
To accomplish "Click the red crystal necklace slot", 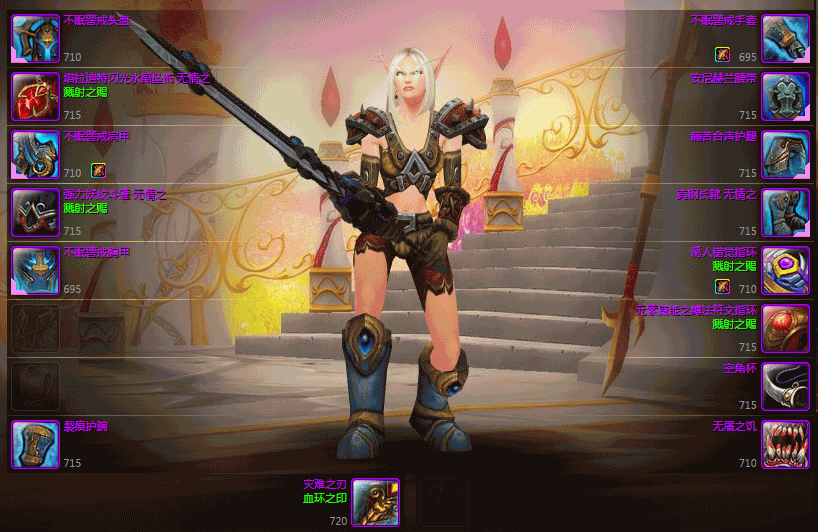I will [35, 97].
